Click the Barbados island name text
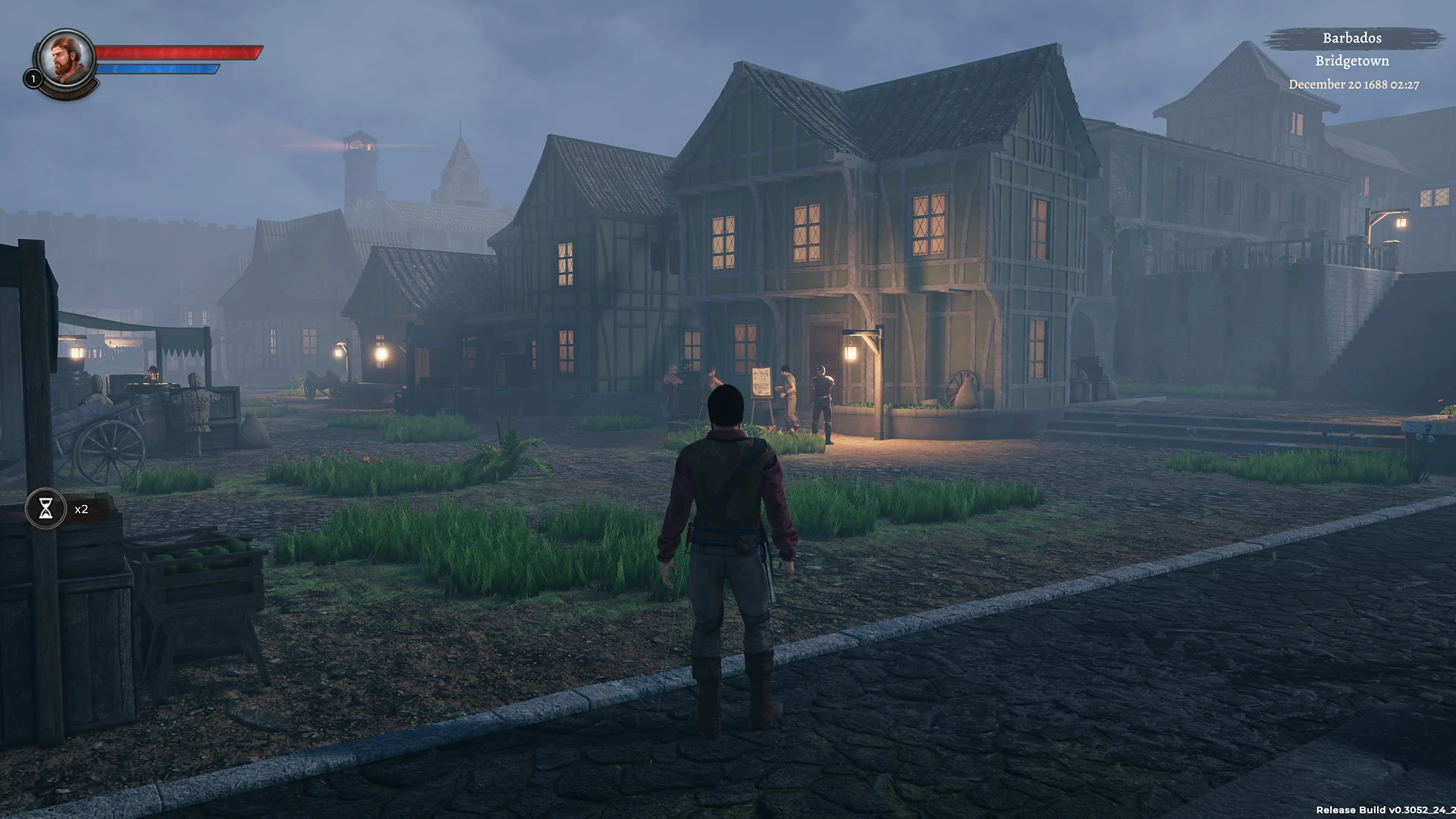This screenshot has width=1456, height=819. [1352, 38]
